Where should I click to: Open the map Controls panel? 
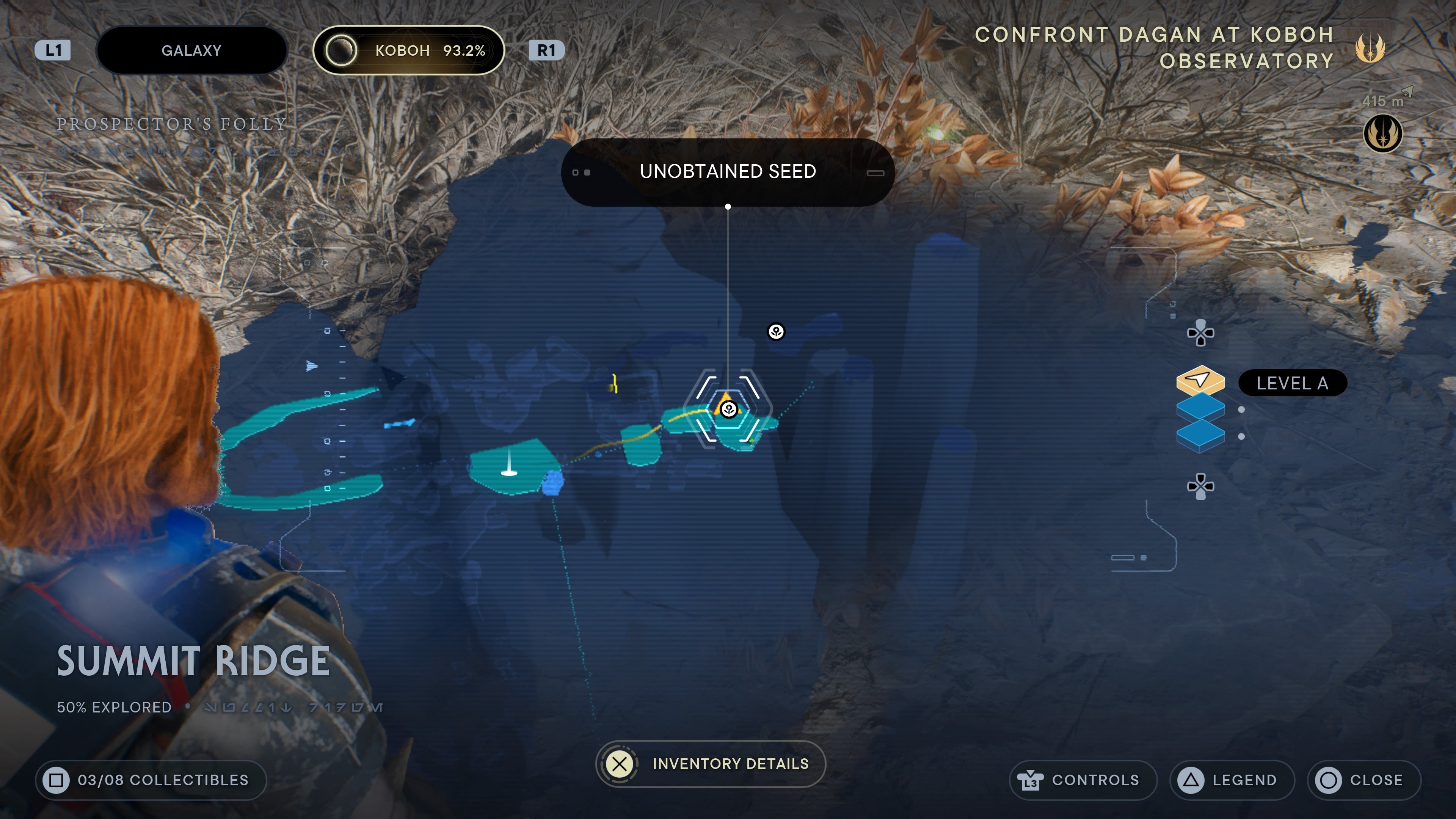(x=1083, y=780)
